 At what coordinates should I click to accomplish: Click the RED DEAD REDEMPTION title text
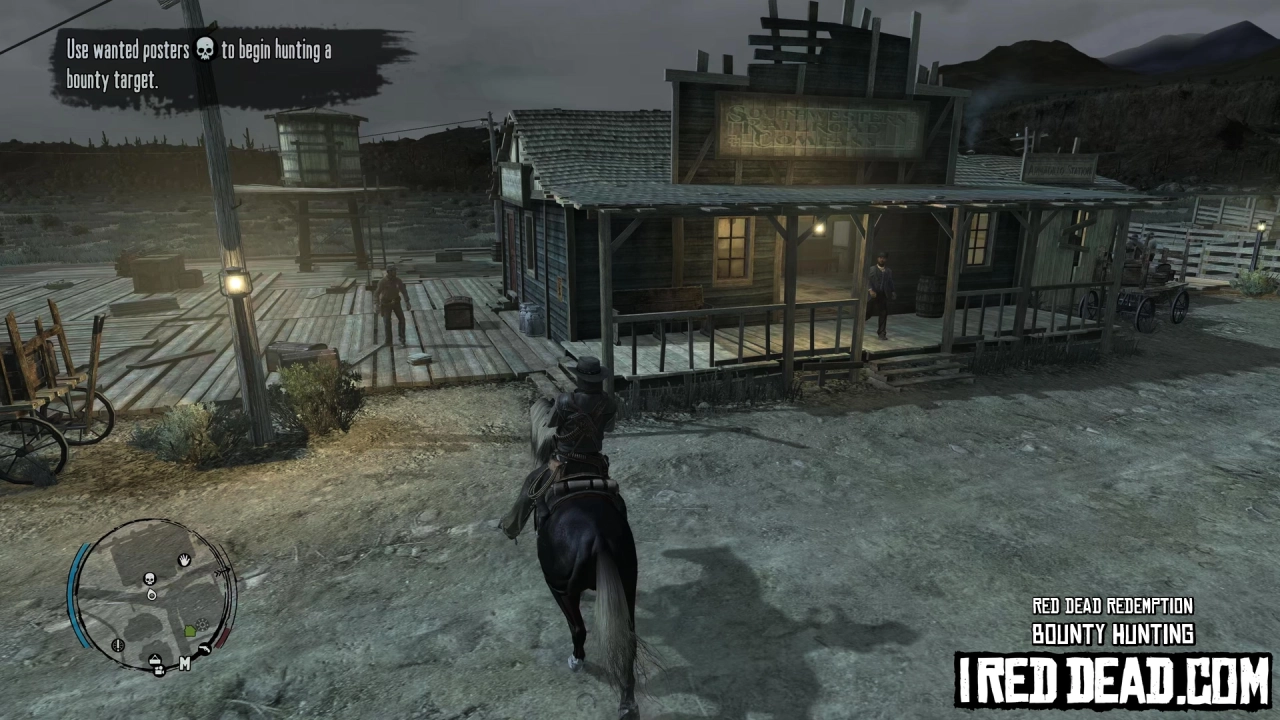click(x=1112, y=606)
